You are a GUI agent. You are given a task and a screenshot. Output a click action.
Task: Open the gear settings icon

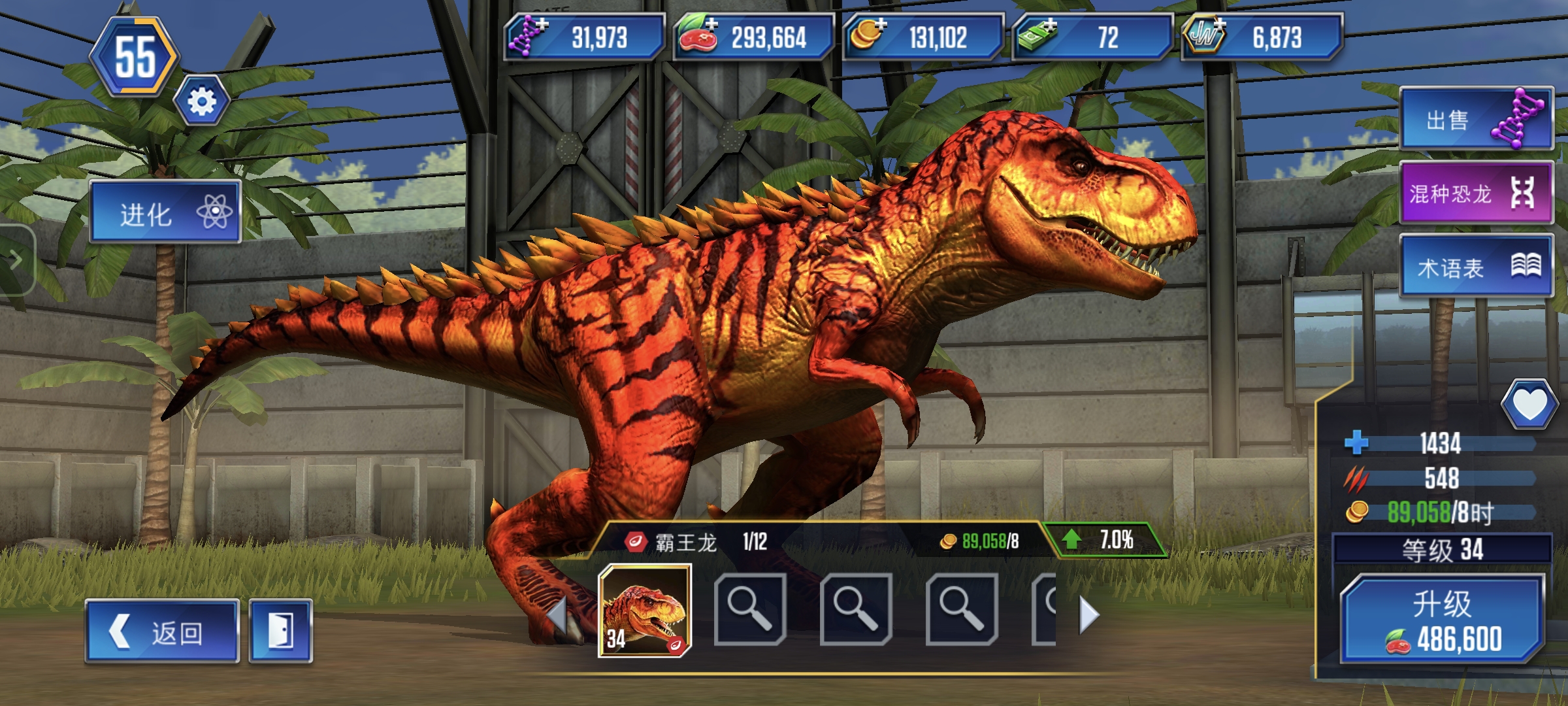201,101
